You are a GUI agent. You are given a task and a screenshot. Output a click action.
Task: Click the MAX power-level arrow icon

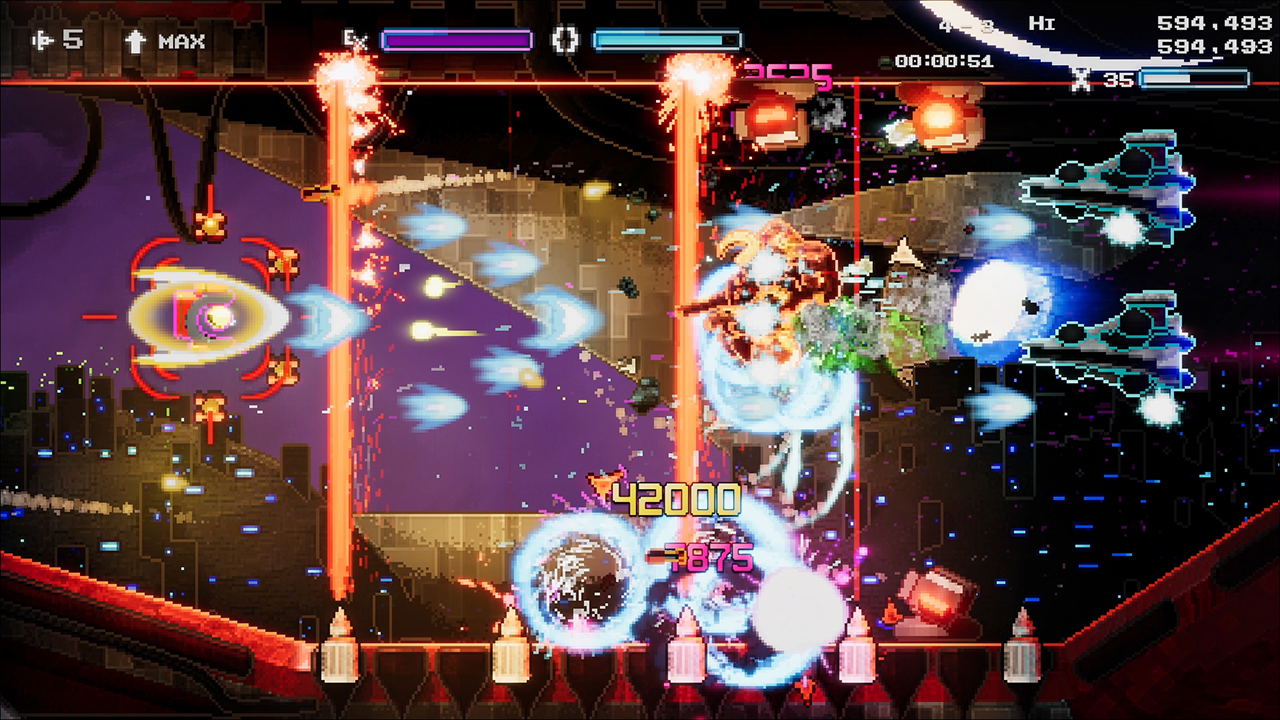click(x=135, y=41)
